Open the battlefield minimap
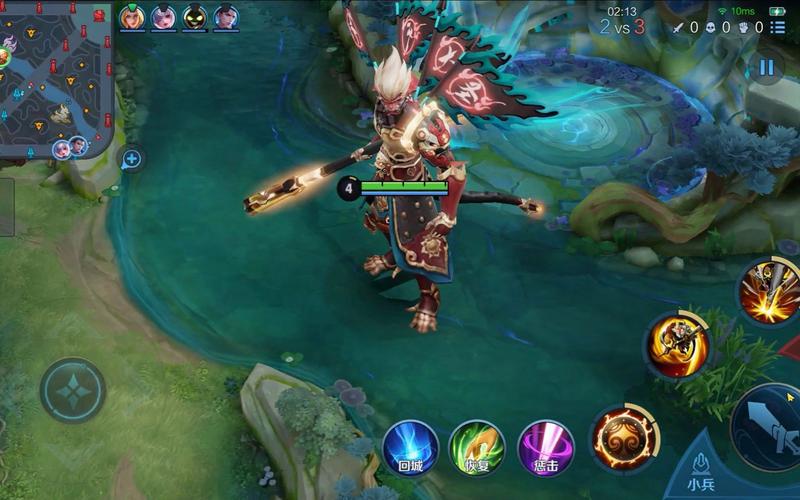Screen dimensions: 800x500 pyautogui.click(x=55, y=75)
